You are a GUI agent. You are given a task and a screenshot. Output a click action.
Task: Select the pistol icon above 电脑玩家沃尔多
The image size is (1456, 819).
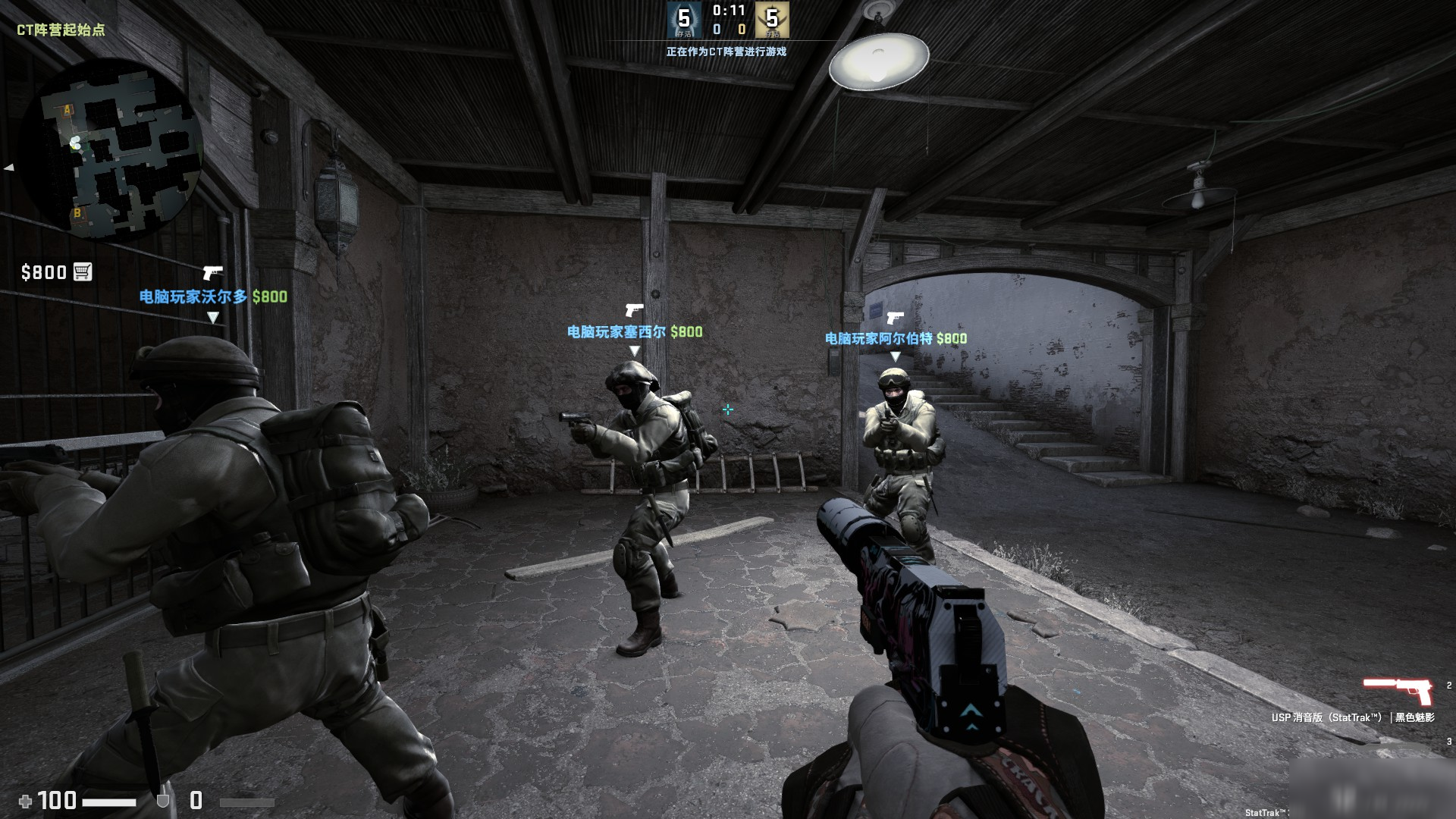tap(212, 272)
